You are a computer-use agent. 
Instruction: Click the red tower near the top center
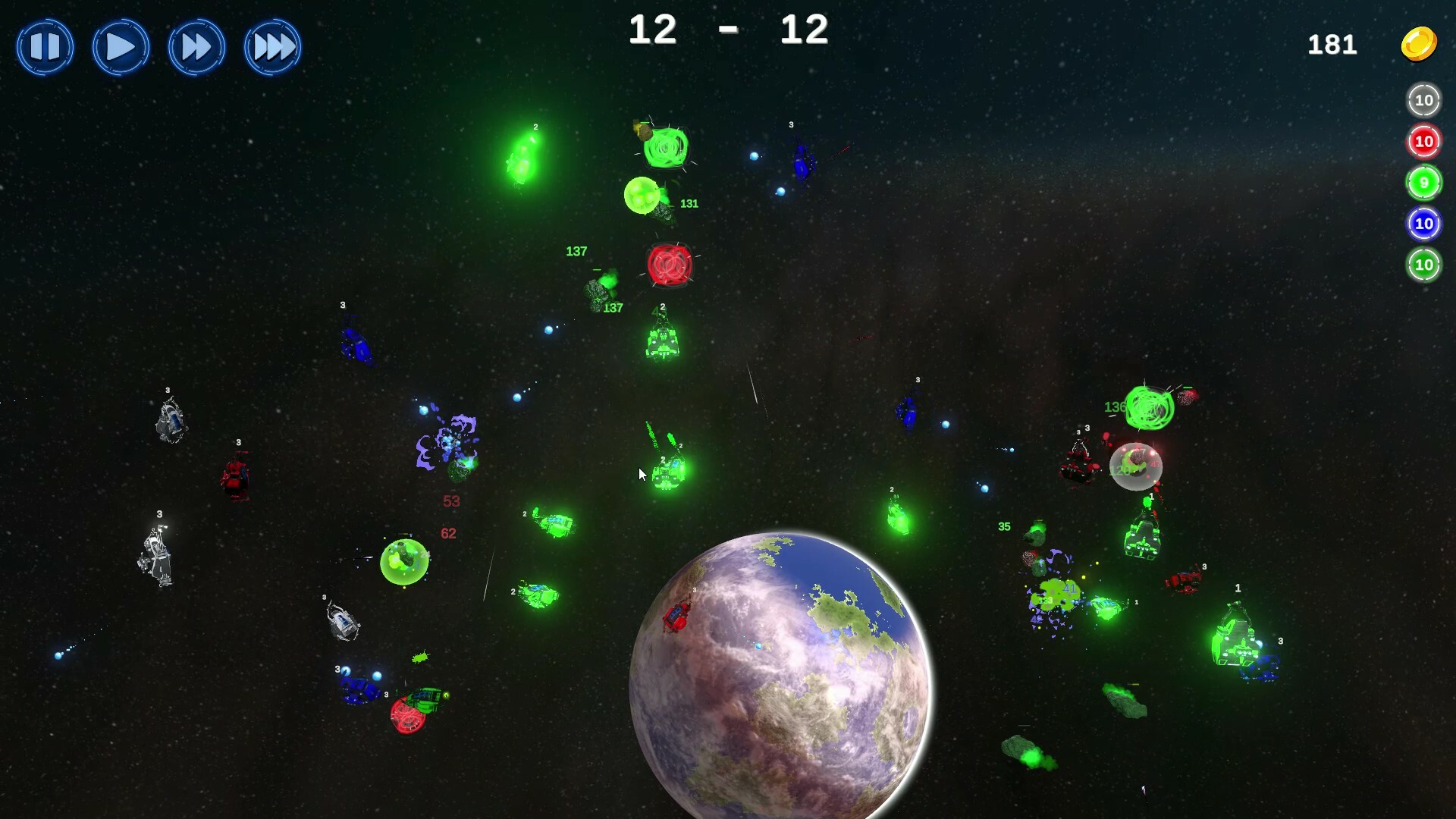[x=670, y=266]
